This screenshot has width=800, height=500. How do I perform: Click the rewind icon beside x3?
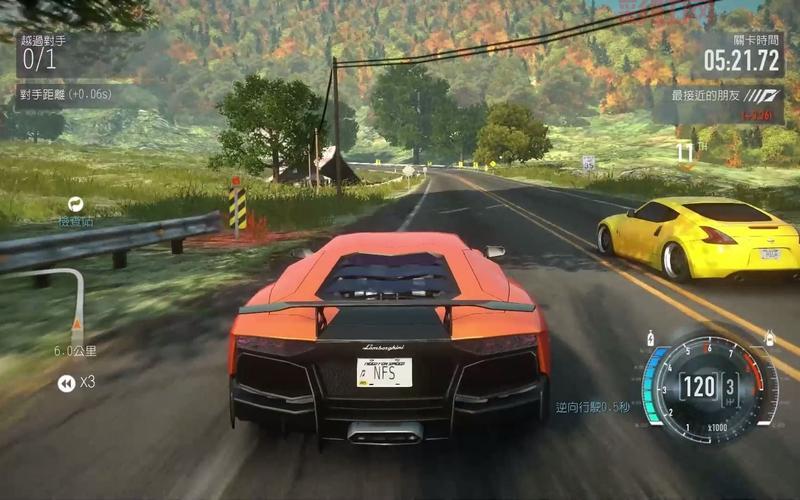(x=66, y=382)
